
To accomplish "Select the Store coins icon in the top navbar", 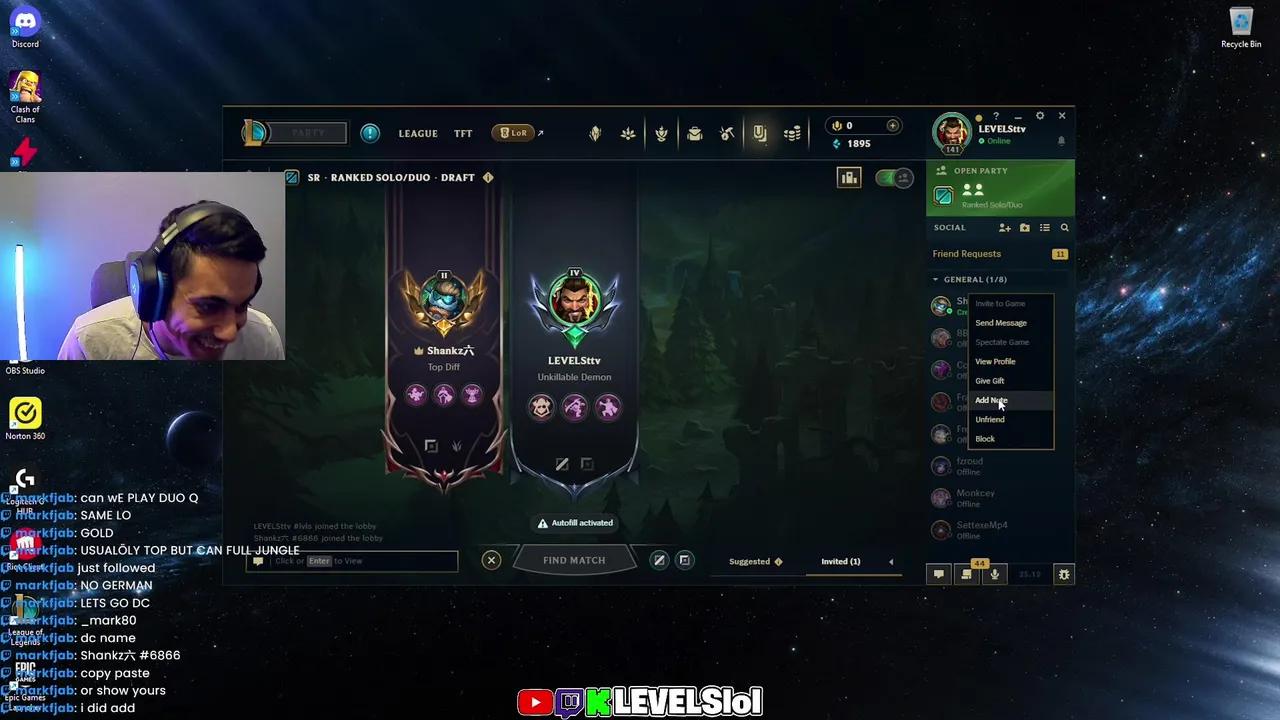I will click(x=792, y=132).
